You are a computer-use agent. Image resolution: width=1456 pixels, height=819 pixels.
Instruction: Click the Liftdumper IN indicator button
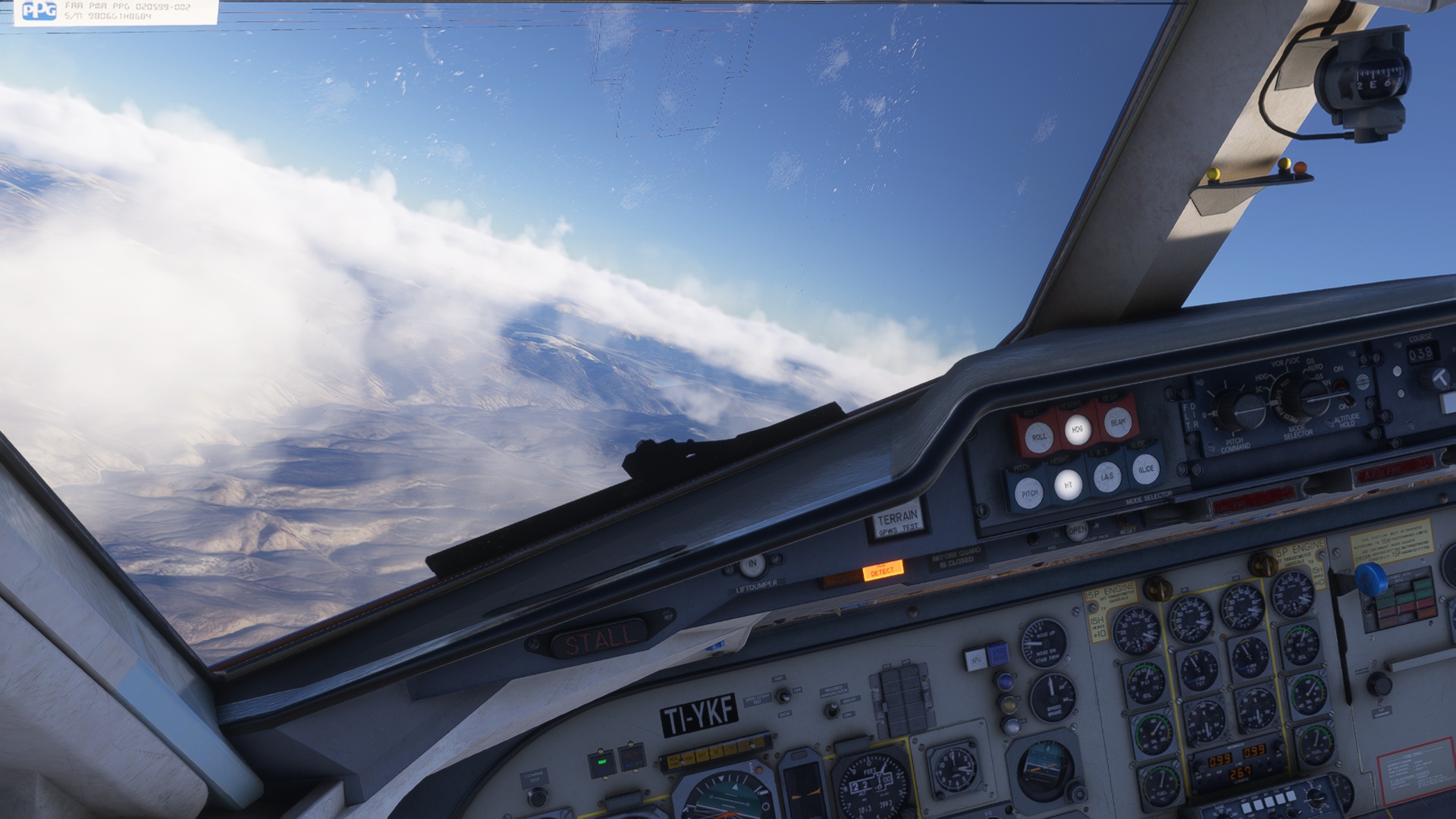752,564
